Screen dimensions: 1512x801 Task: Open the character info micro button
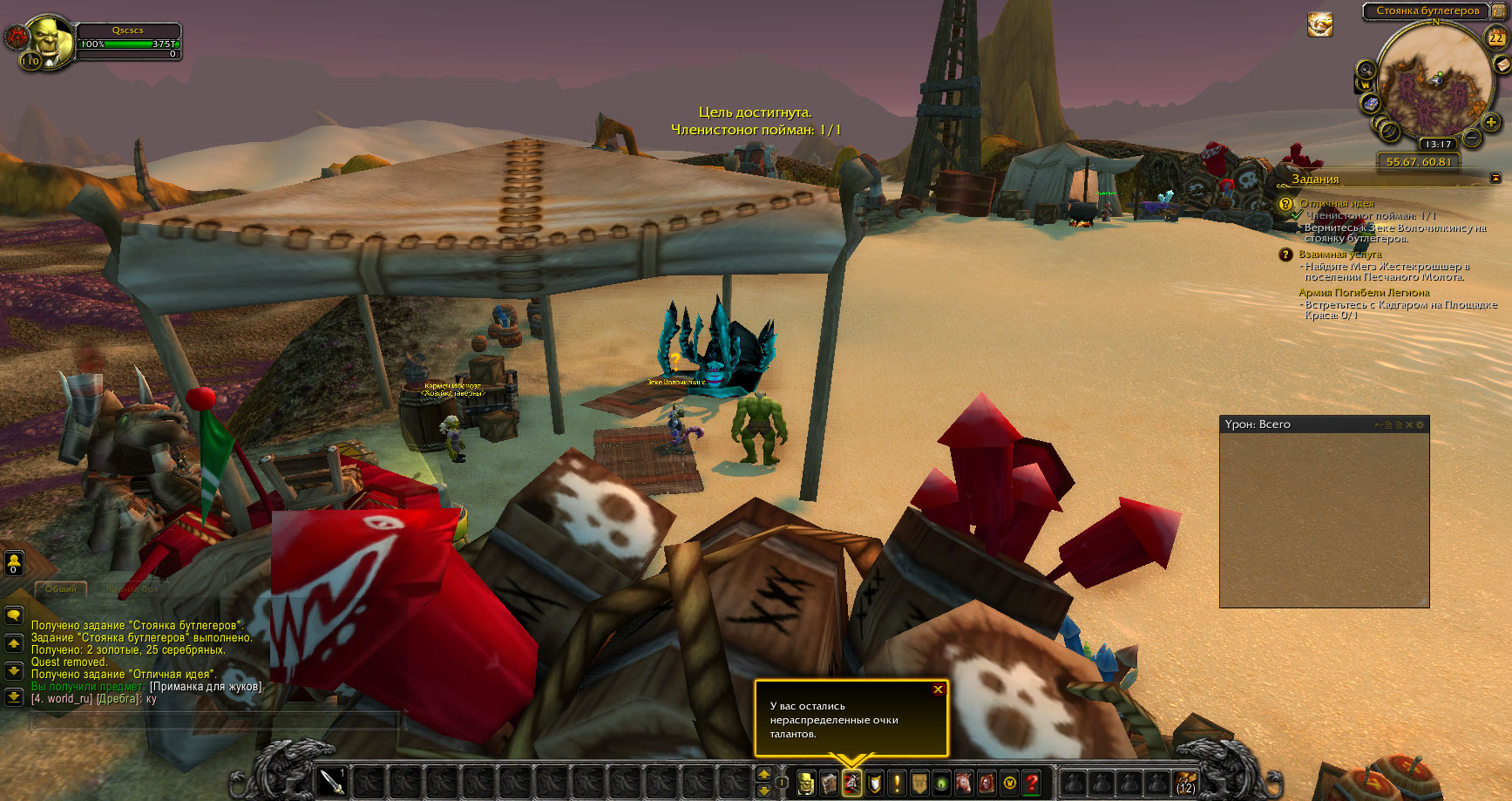[807, 783]
